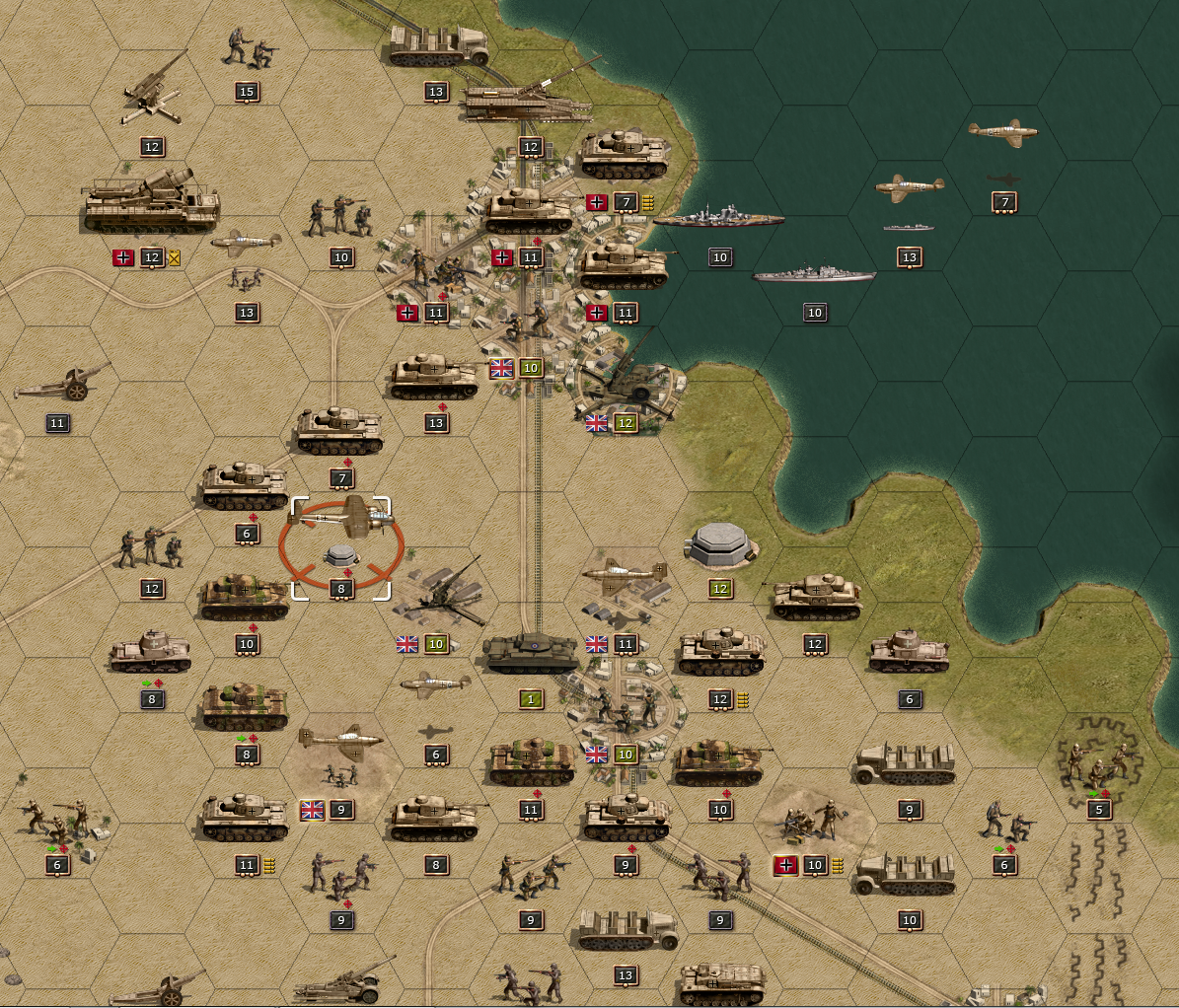This screenshot has width=1179, height=1008.
Task: Select the British tank with strength 1
Action: tap(531, 656)
